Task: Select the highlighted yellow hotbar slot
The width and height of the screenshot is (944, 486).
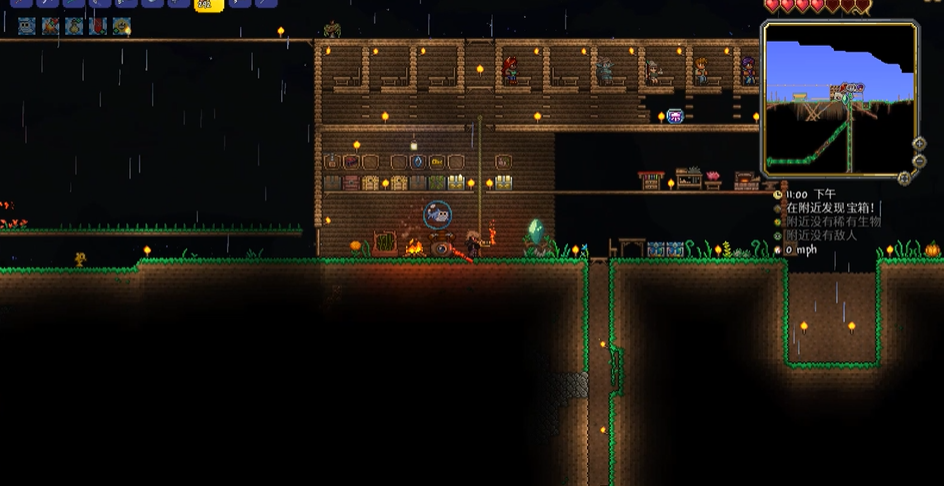Action: pos(208,4)
